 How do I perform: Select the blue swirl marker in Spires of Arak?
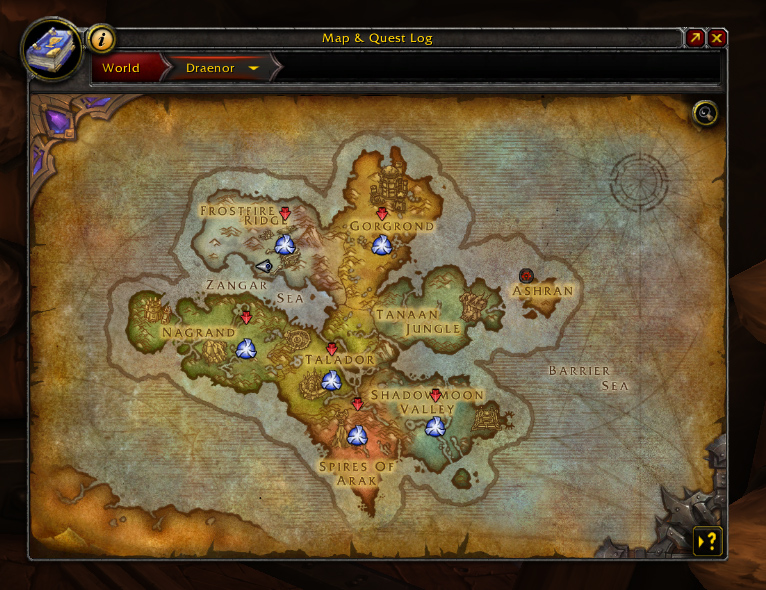tap(357, 435)
